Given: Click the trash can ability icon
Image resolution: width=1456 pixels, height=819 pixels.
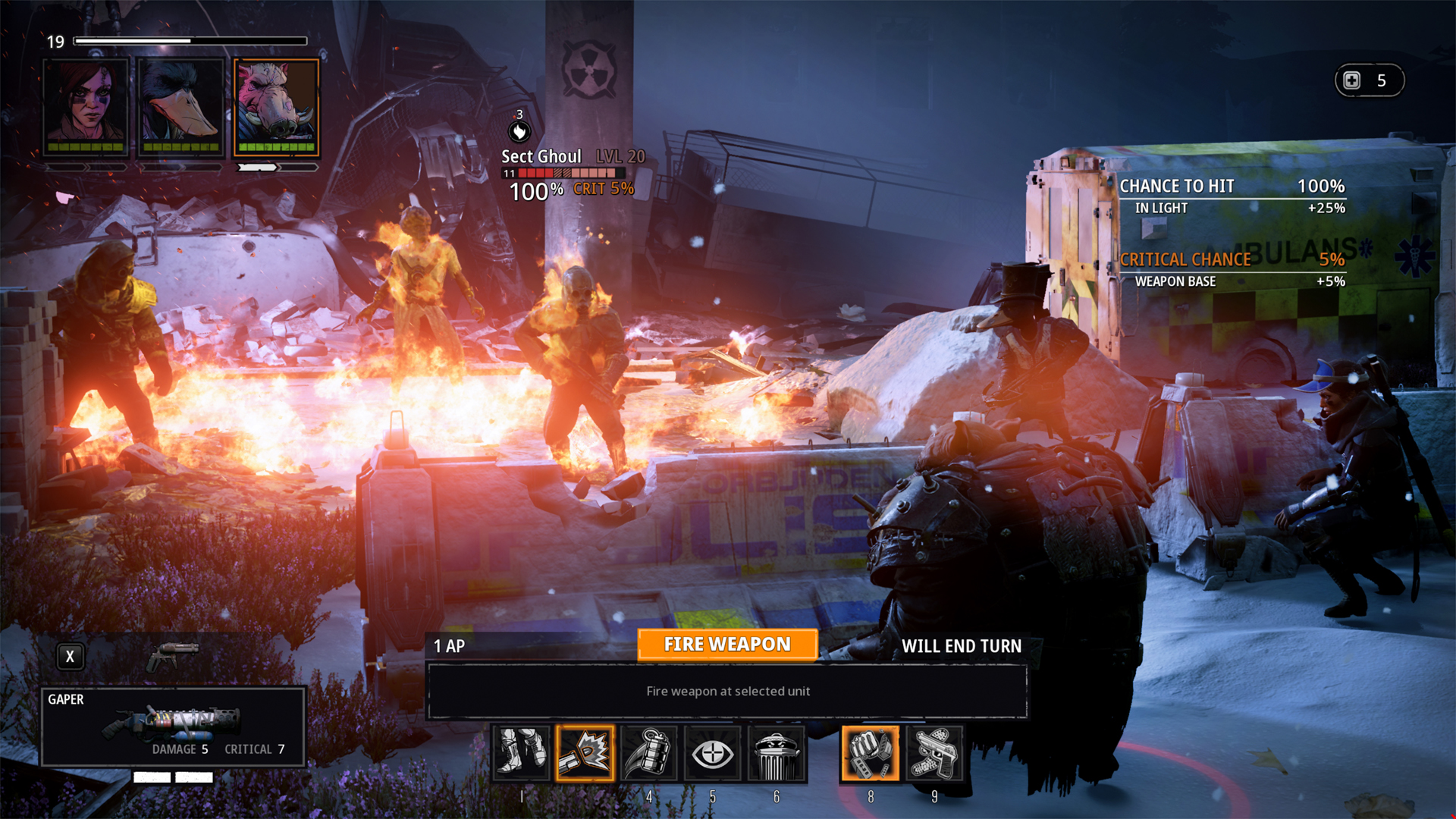Looking at the screenshot, I should 777,753.
